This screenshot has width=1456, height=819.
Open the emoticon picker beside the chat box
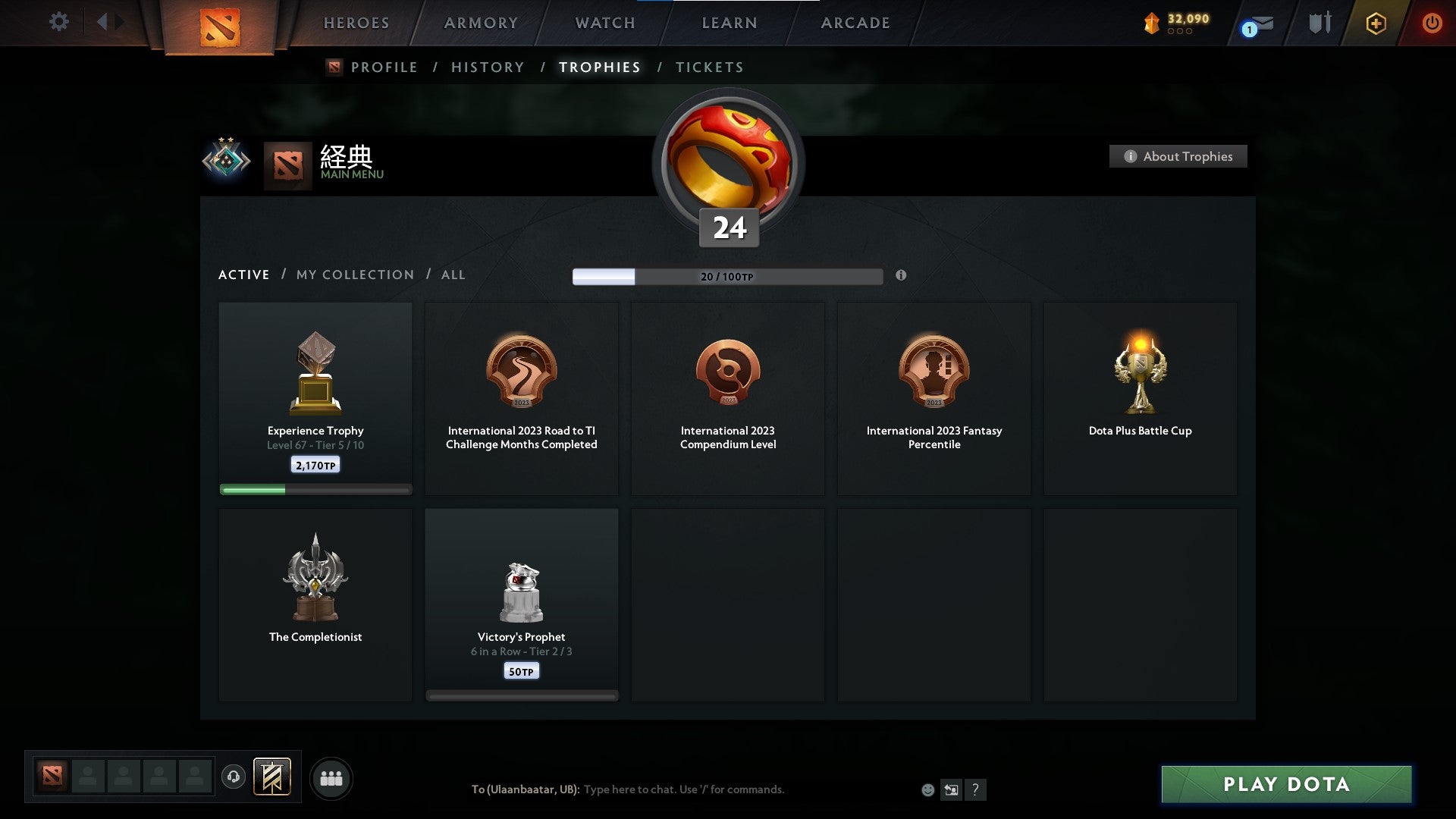point(929,789)
